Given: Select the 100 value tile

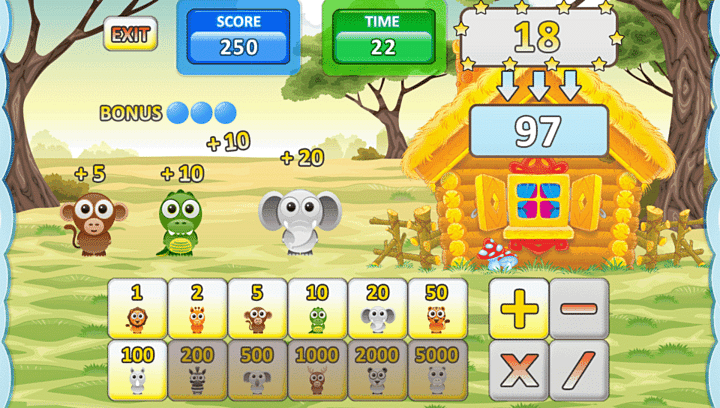Looking at the screenshot, I should (x=137, y=369).
